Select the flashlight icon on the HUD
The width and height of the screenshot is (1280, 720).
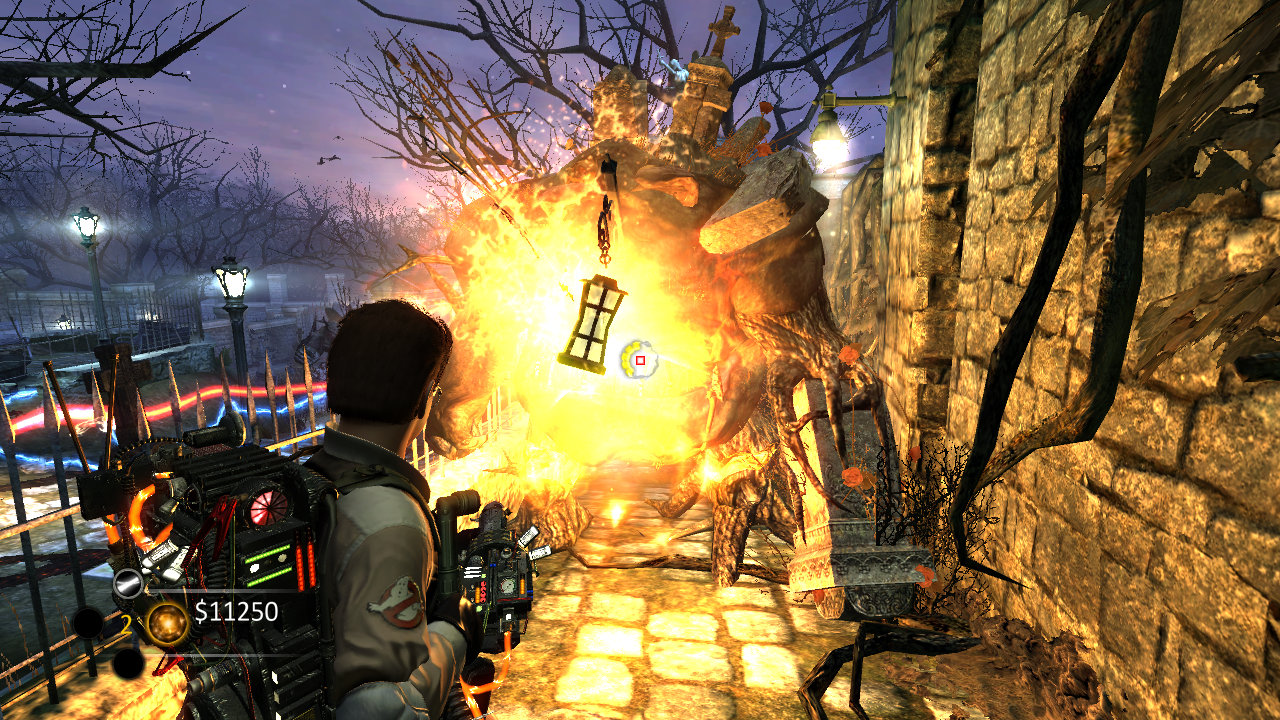coord(127,582)
